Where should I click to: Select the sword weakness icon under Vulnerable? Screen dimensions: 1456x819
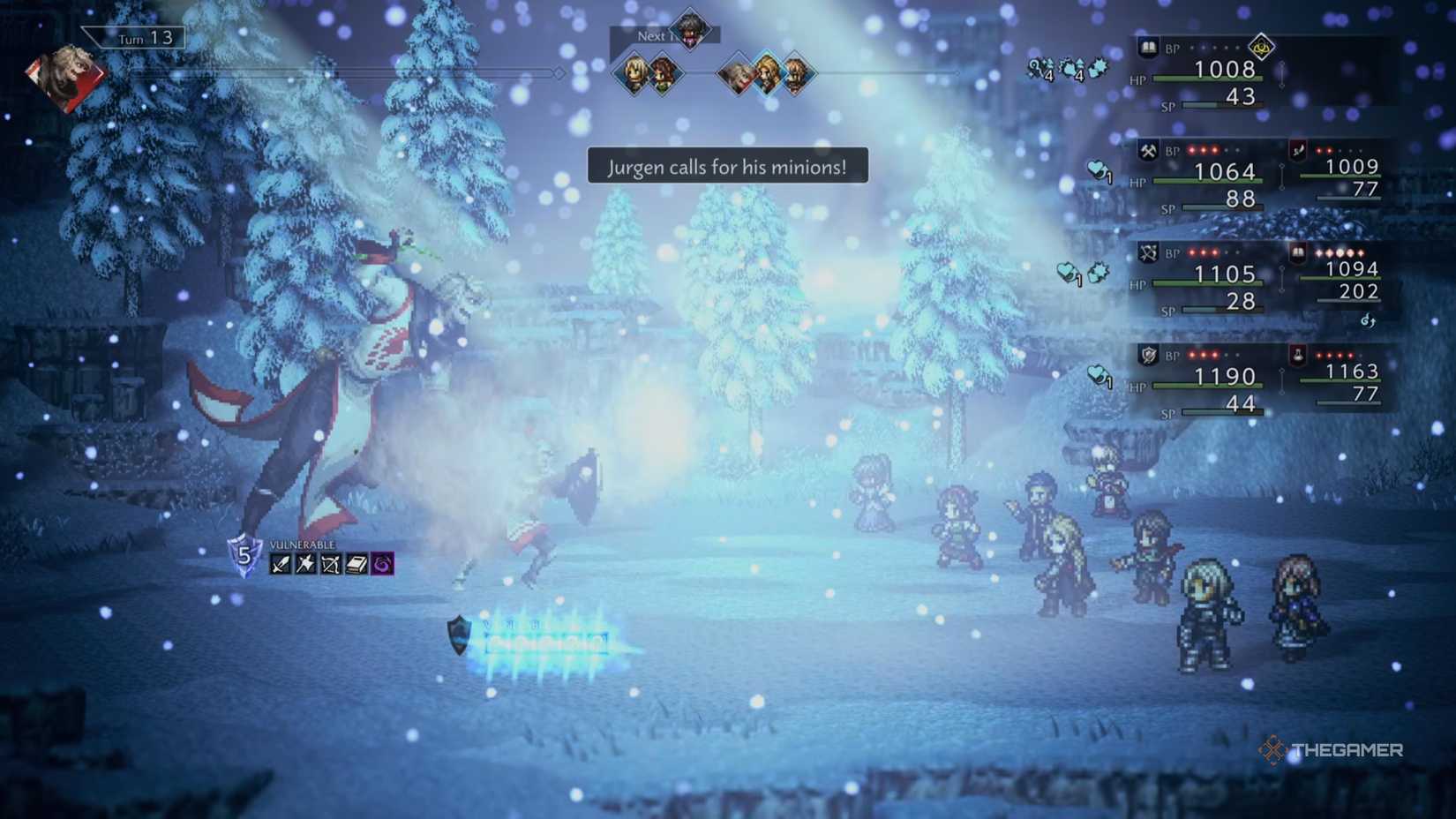pos(280,563)
